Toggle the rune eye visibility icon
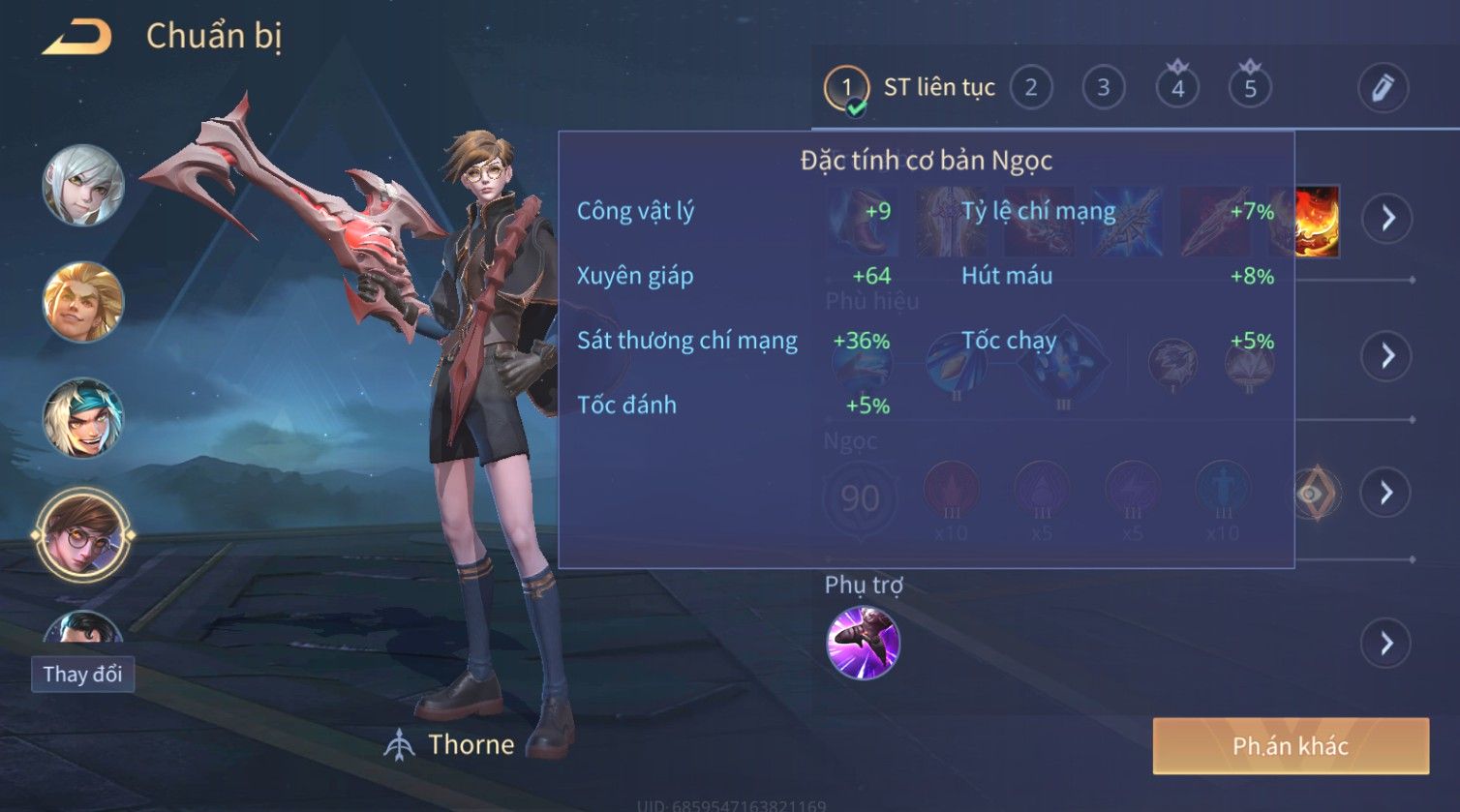The width and height of the screenshot is (1460, 812). point(1315,493)
